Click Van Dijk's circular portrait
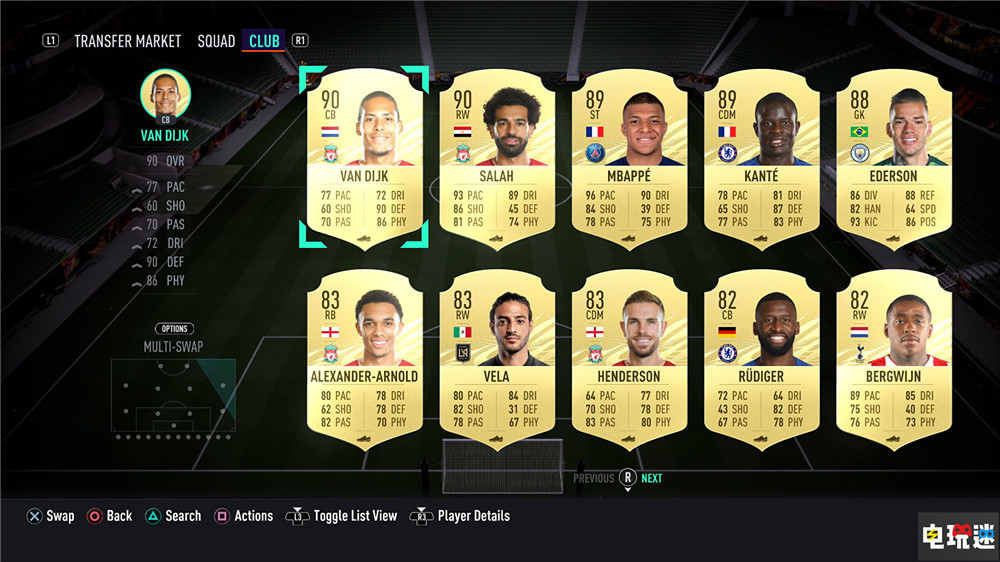This screenshot has height=562, width=1000. tap(166, 96)
